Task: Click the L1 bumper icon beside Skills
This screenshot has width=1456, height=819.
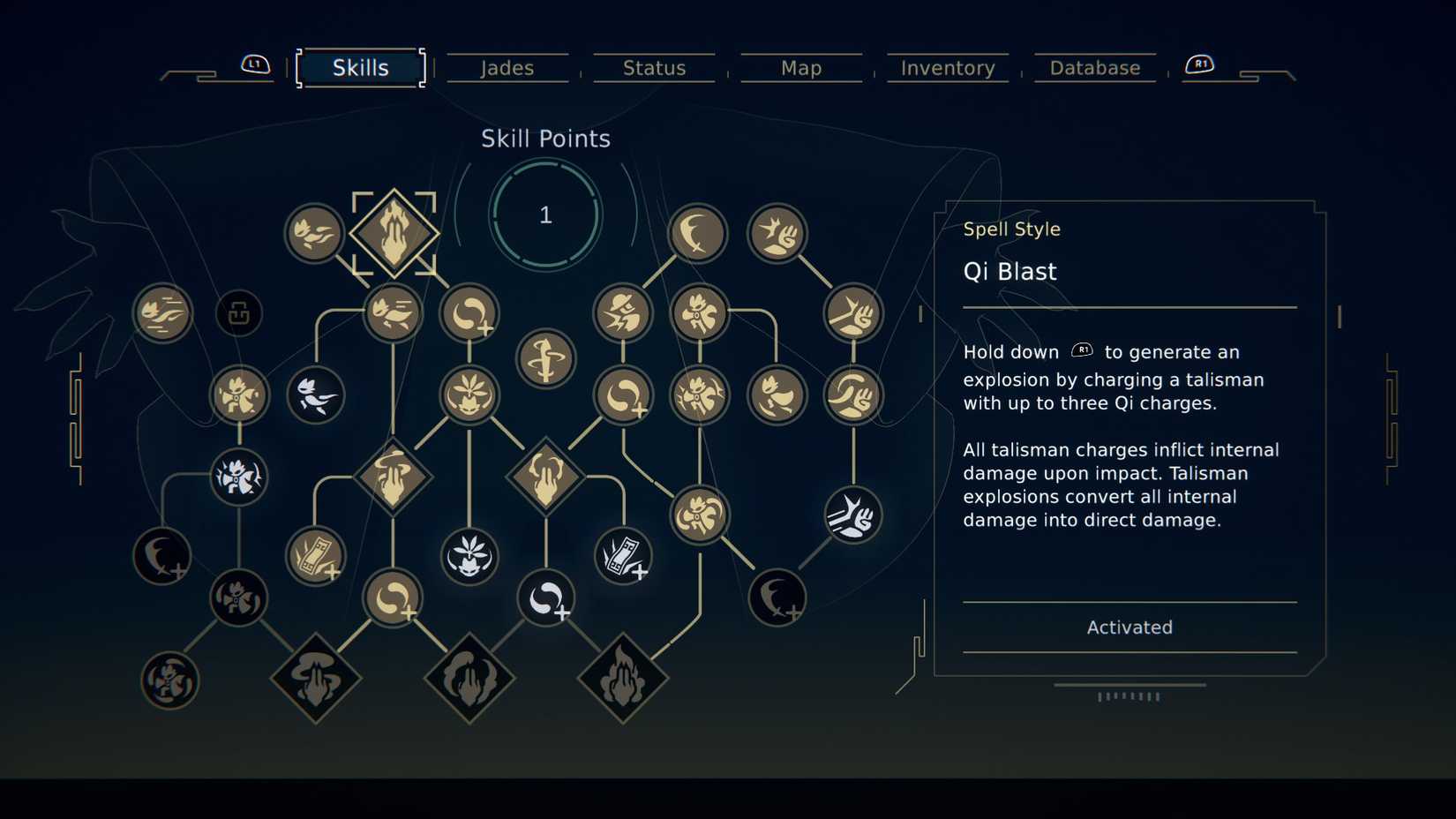Action: [253, 64]
